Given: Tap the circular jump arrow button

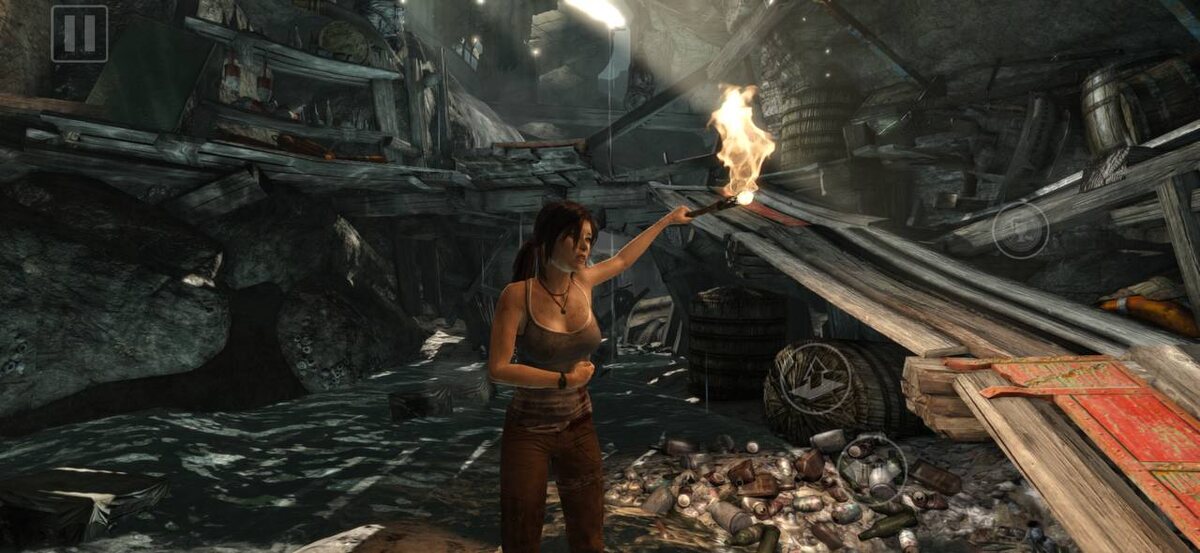Looking at the screenshot, I should (x=816, y=378).
